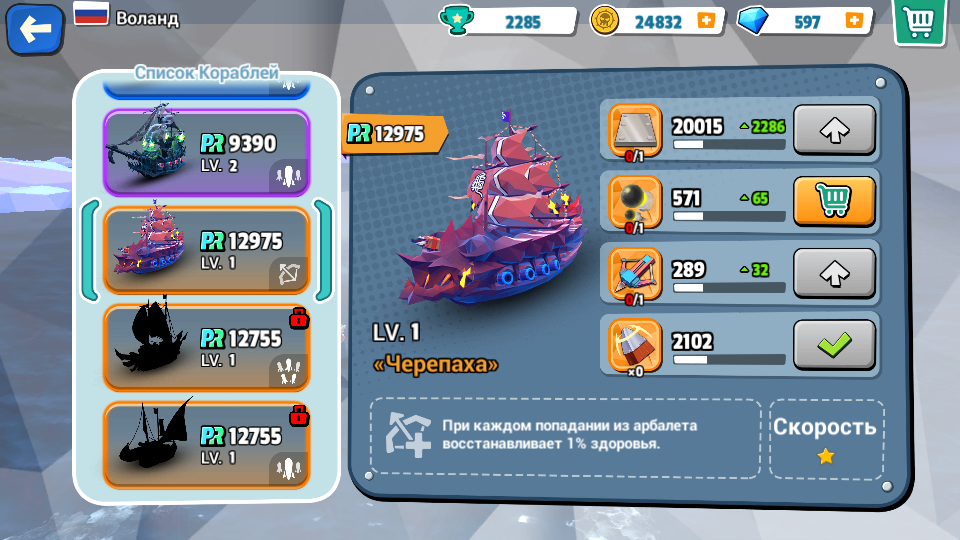The image size is (960, 540).
Task: Open the green shopping cart store
Action: tap(919, 22)
